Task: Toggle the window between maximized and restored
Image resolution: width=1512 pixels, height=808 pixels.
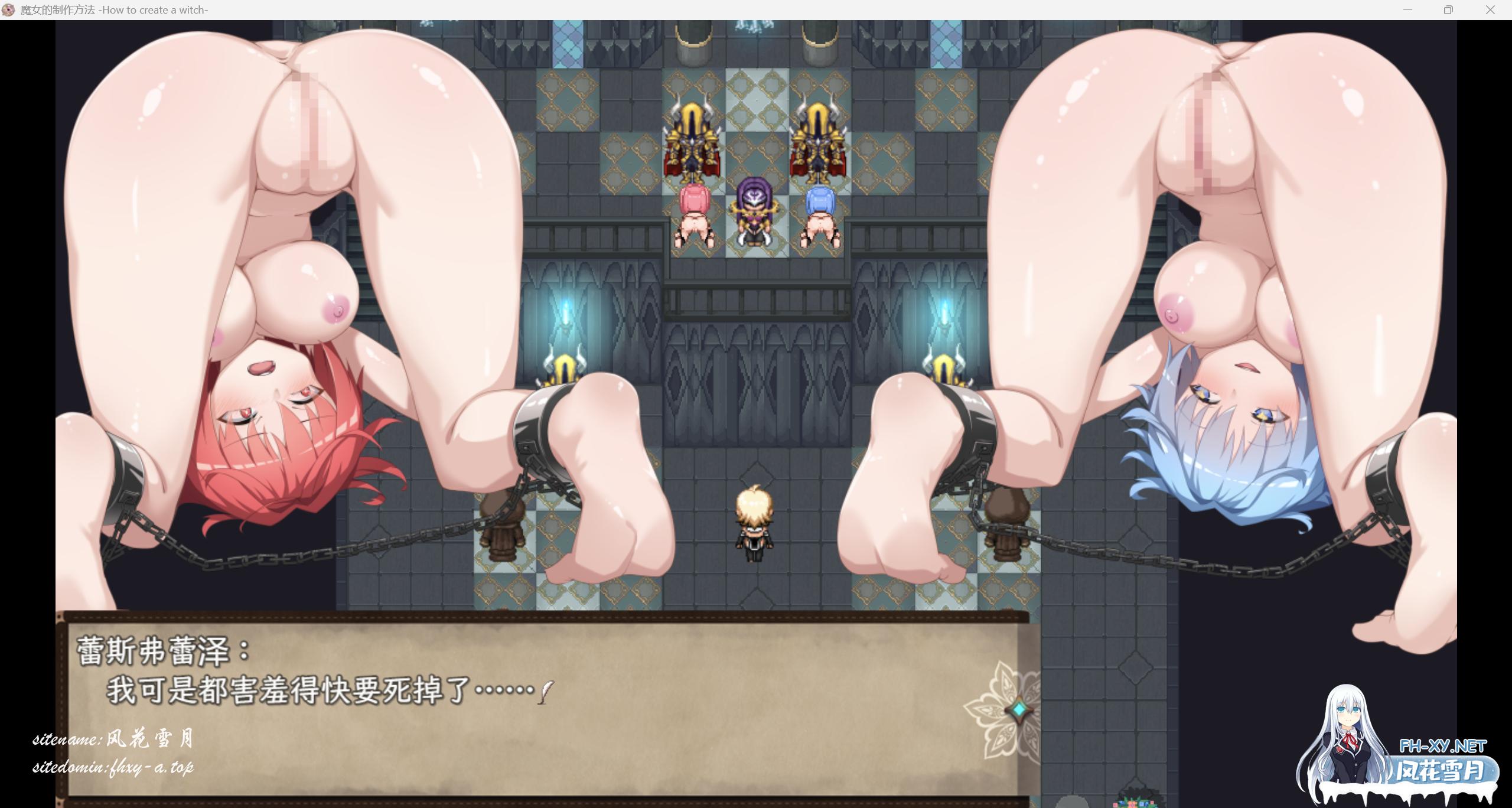Action: [x=1449, y=9]
